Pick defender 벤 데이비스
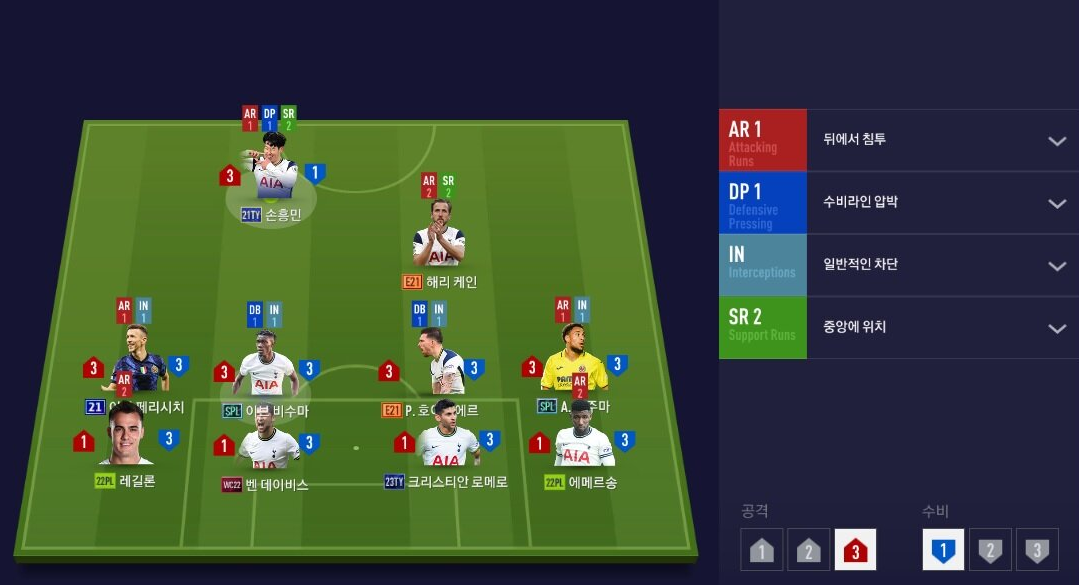The image size is (1079, 585). pyautogui.click(x=266, y=445)
